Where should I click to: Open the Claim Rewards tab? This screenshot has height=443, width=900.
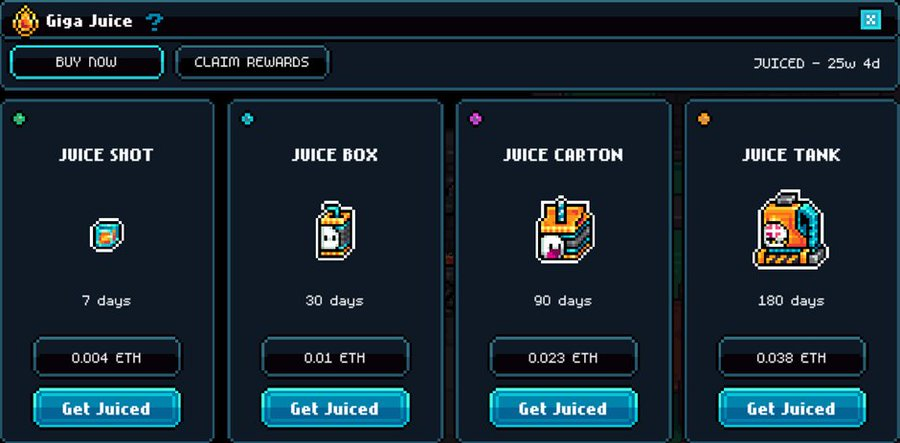(252, 62)
